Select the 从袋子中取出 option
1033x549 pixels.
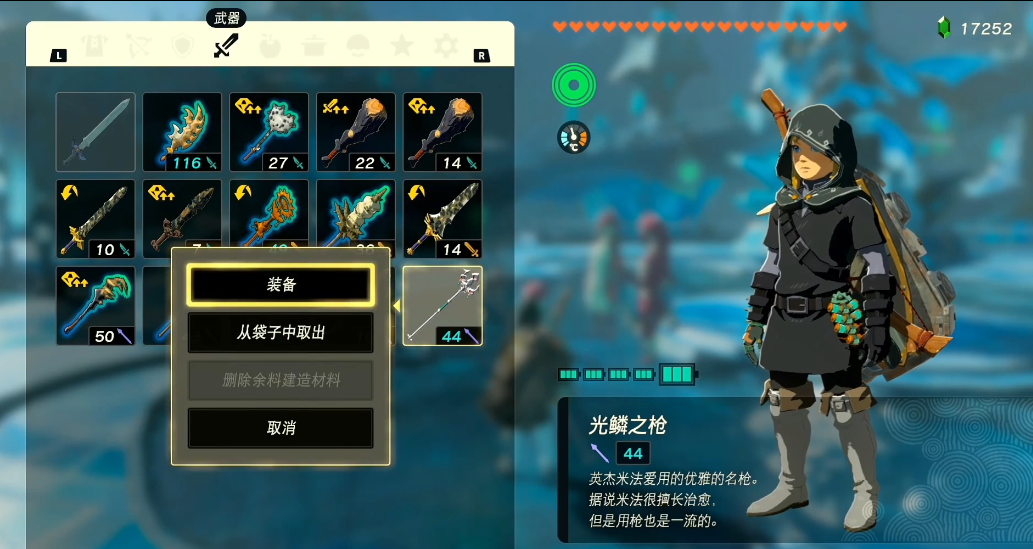280,333
